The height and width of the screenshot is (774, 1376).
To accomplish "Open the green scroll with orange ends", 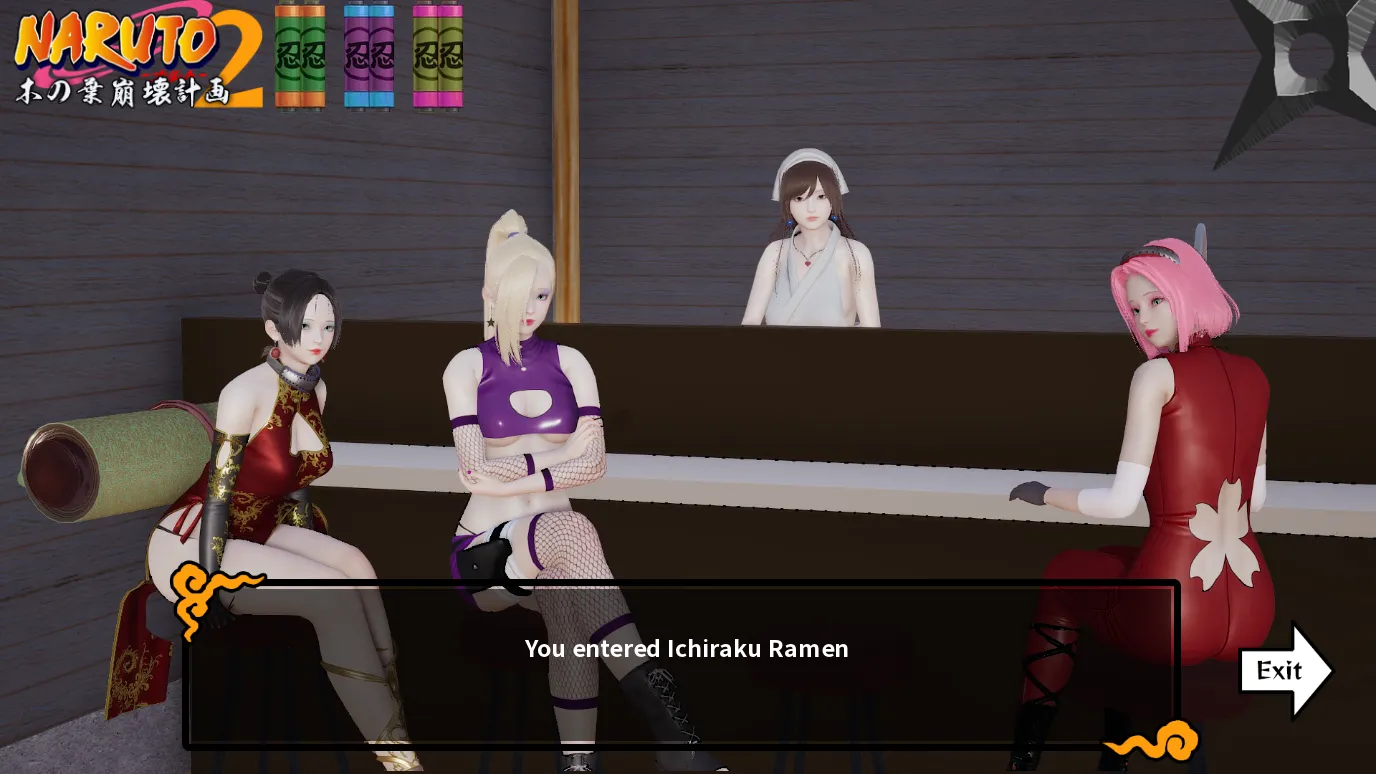I will 300,55.
